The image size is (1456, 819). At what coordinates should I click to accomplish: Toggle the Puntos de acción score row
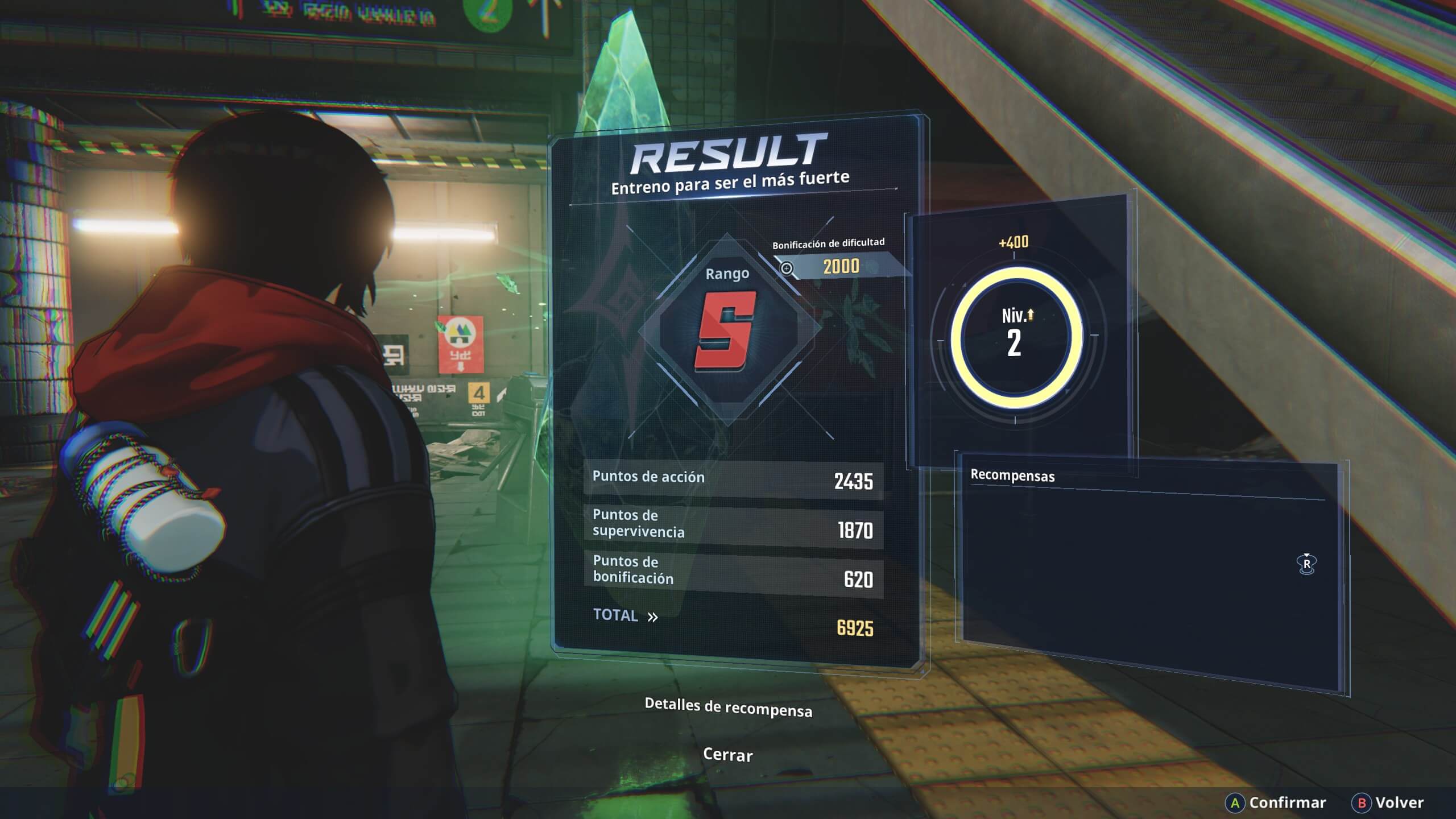point(728,478)
